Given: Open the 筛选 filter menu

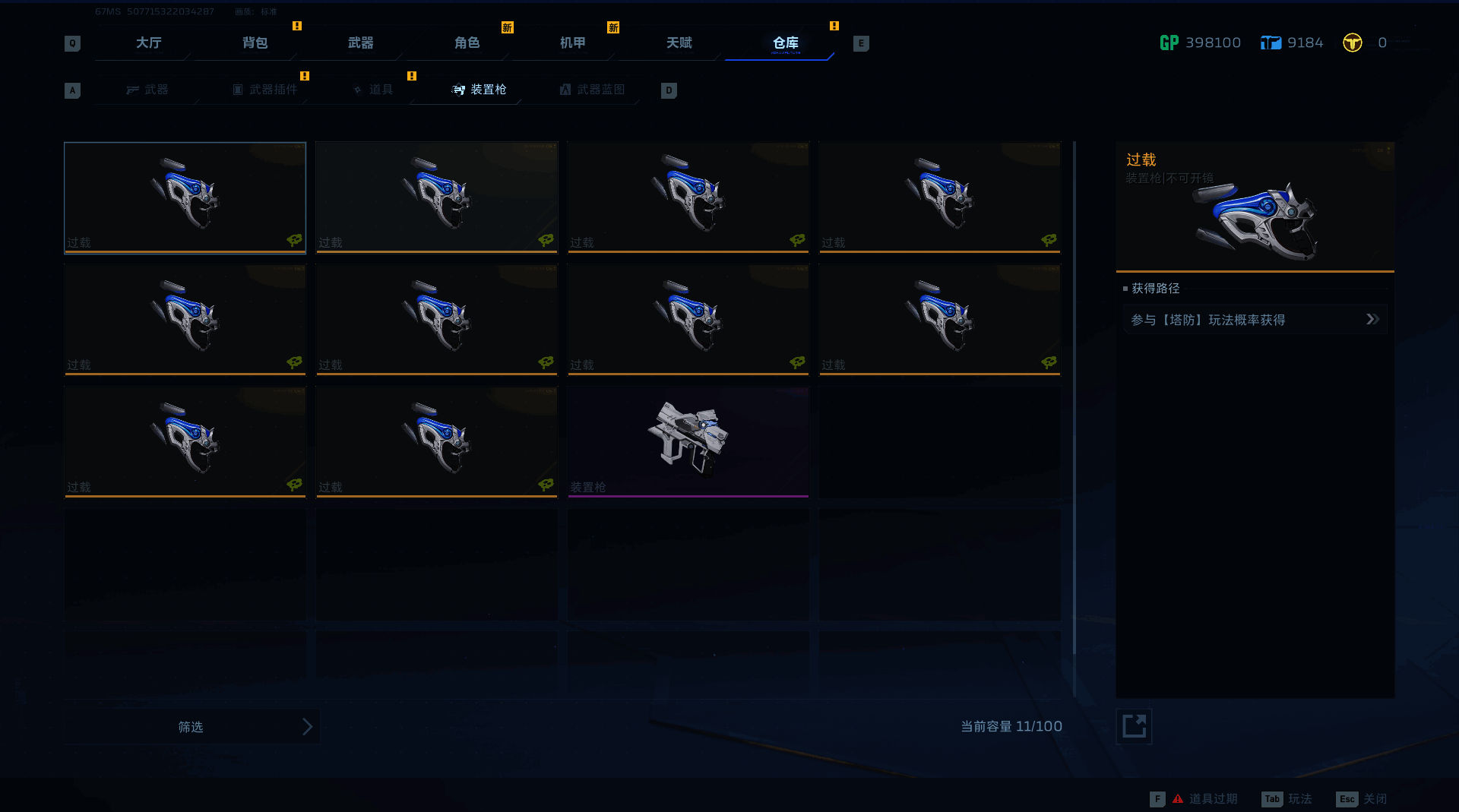Looking at the screenshot, I should (x=191, y=727).
